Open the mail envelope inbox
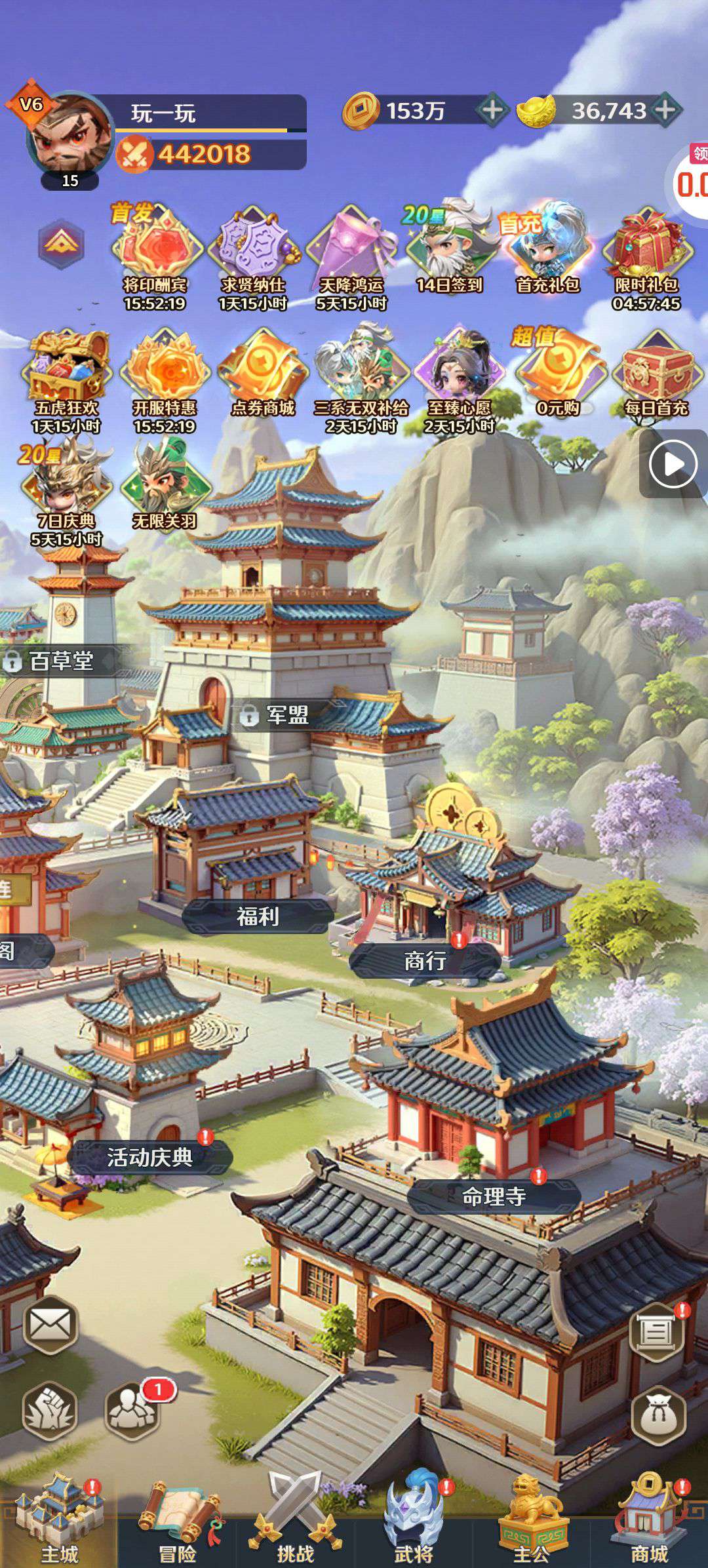 [50, 1325]
